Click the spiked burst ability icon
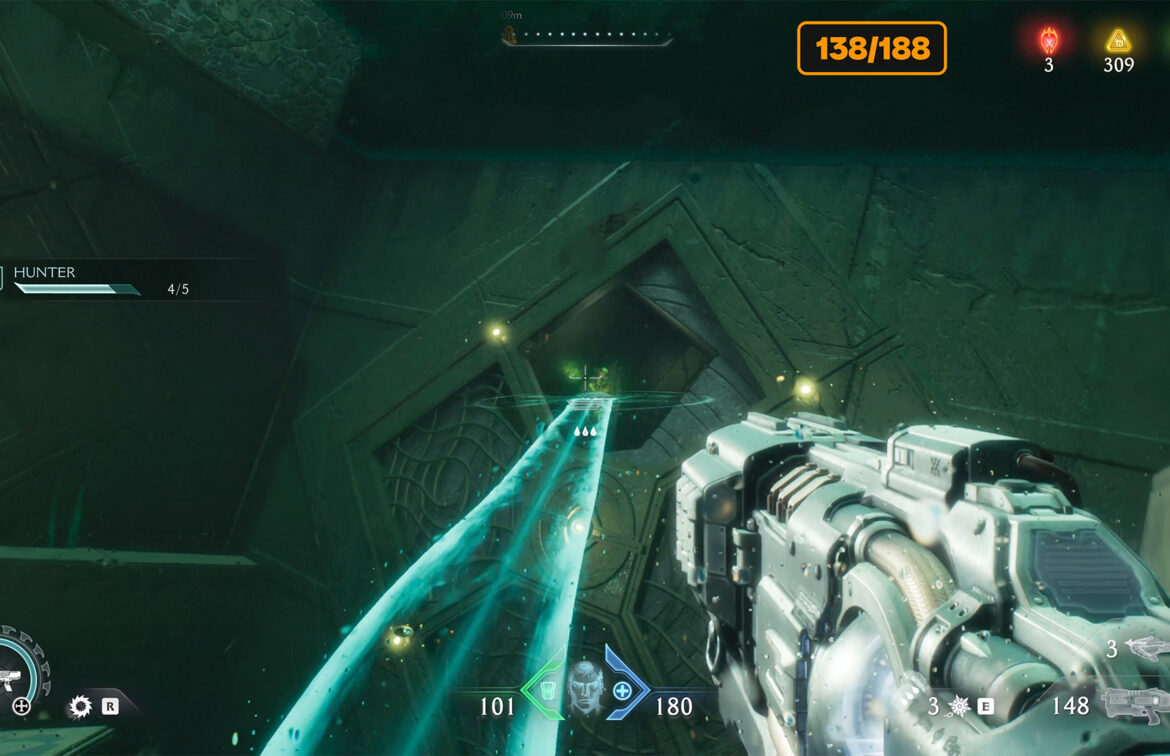1170x756 pixels. [959, 706]
